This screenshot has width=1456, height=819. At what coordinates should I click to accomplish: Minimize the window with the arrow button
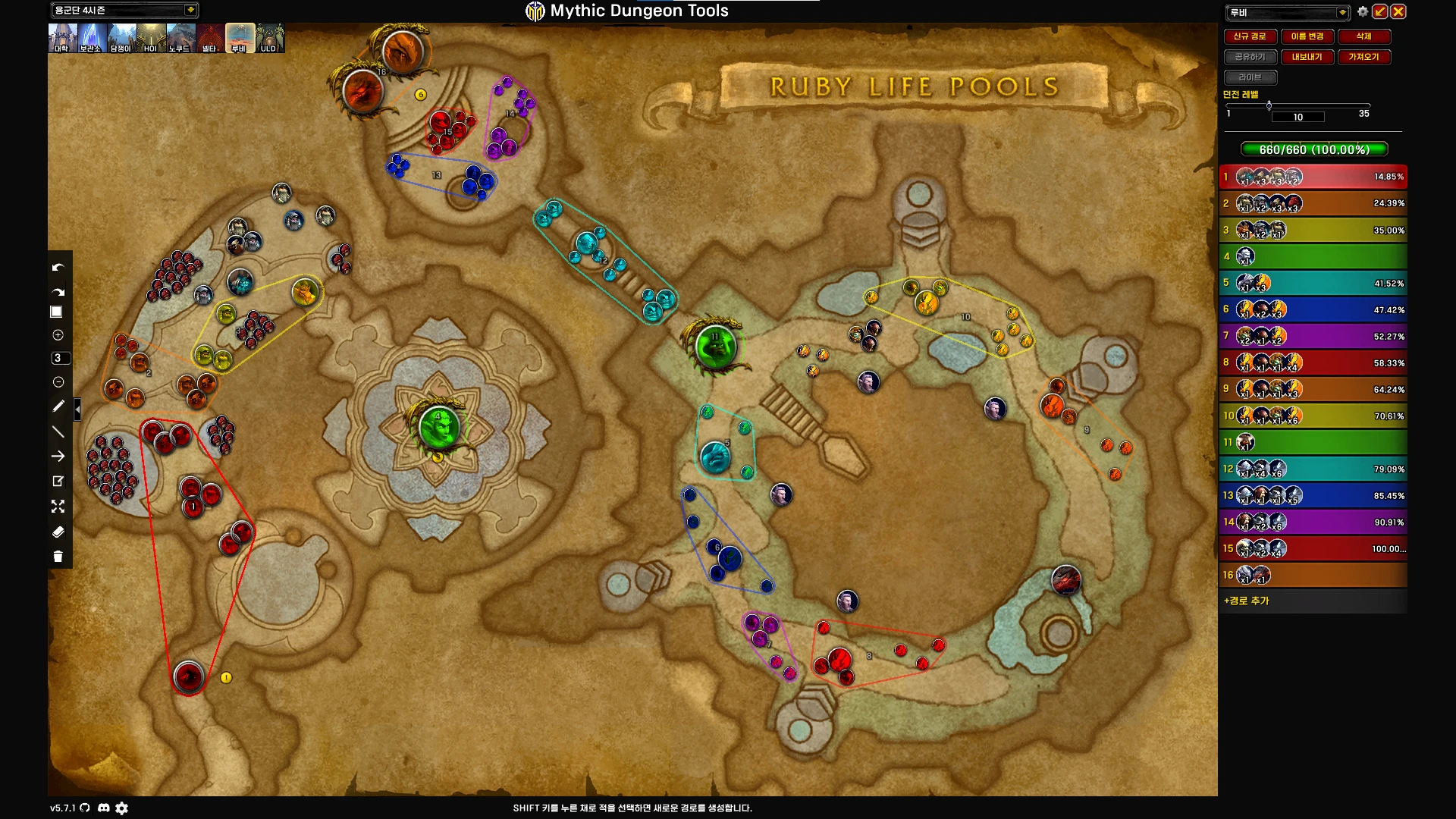click(1380, 11)
